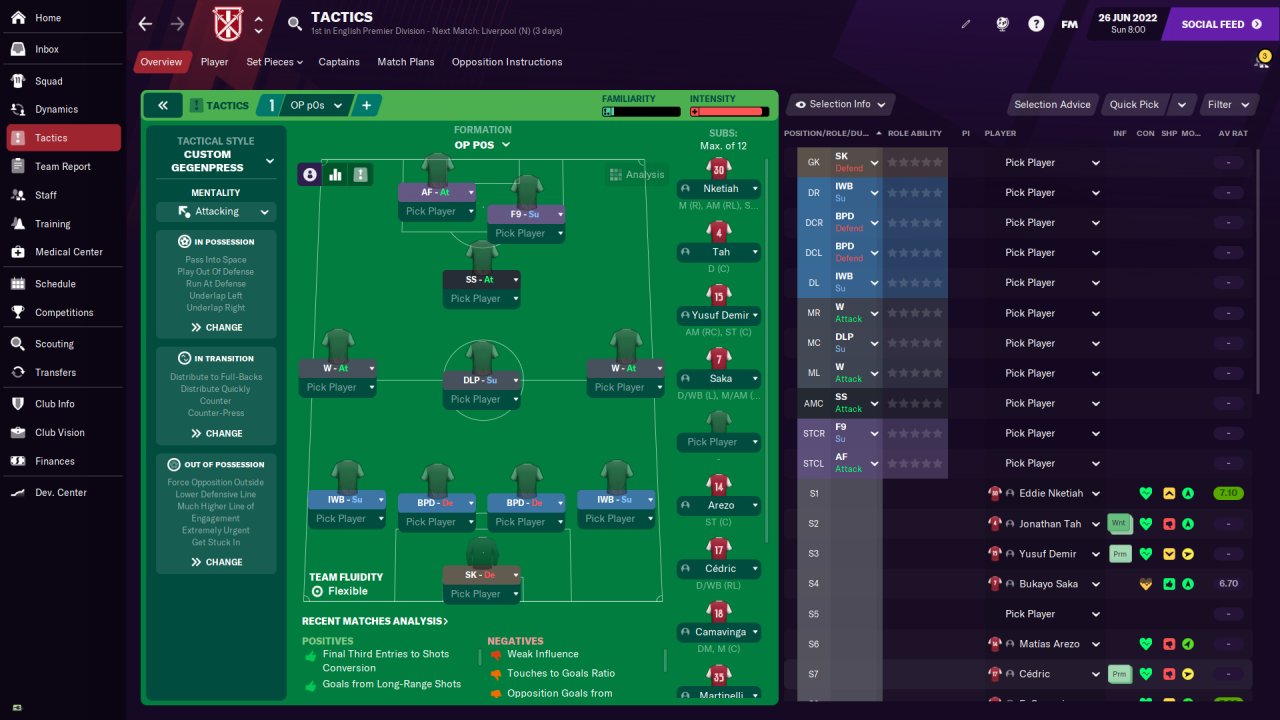Screen dimensions: 1280x720
Task: Show the tactic Analysis view
Action: click(x=636, y=174)
